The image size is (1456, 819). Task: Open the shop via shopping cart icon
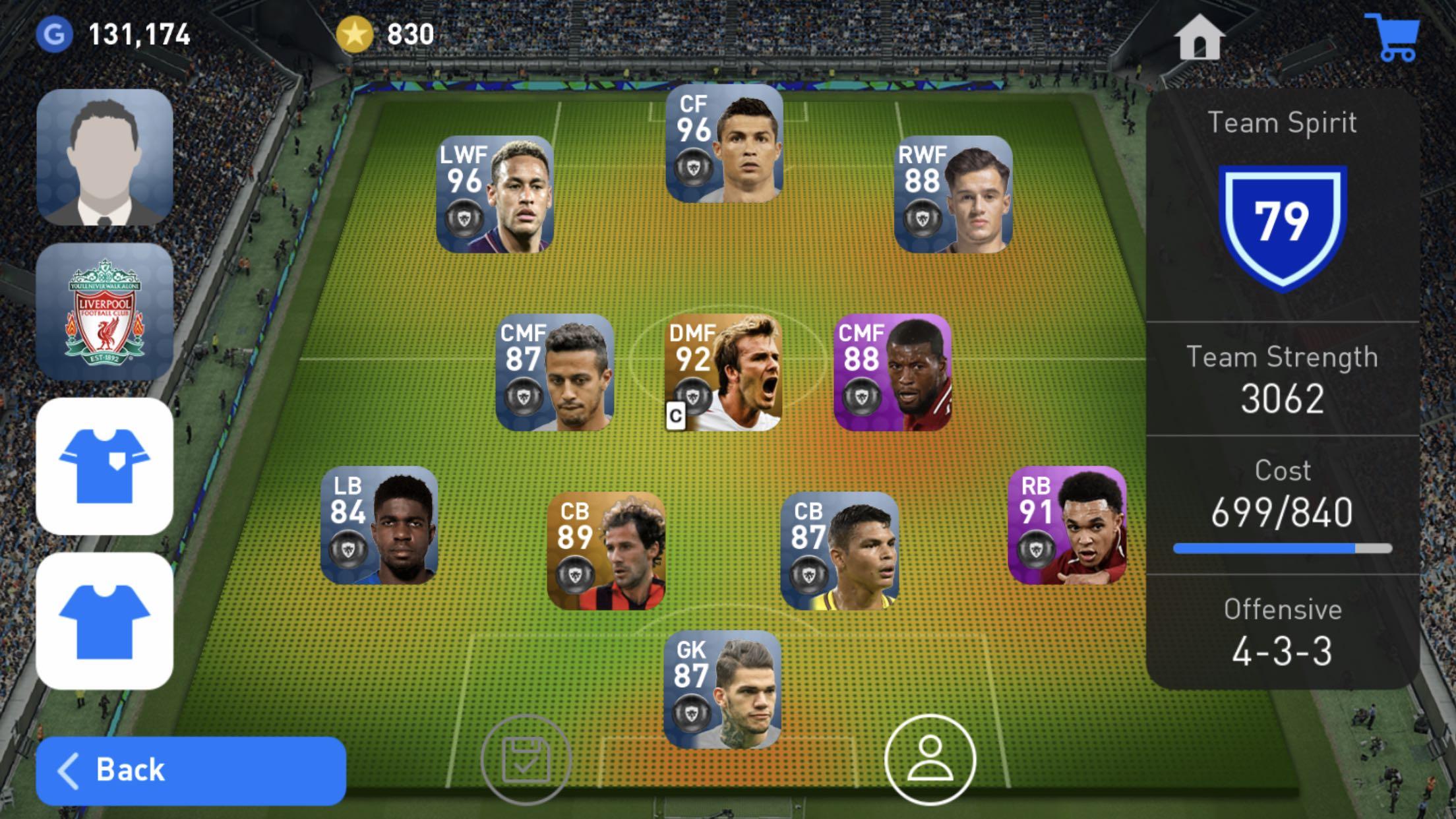(x=1393, y=38)
